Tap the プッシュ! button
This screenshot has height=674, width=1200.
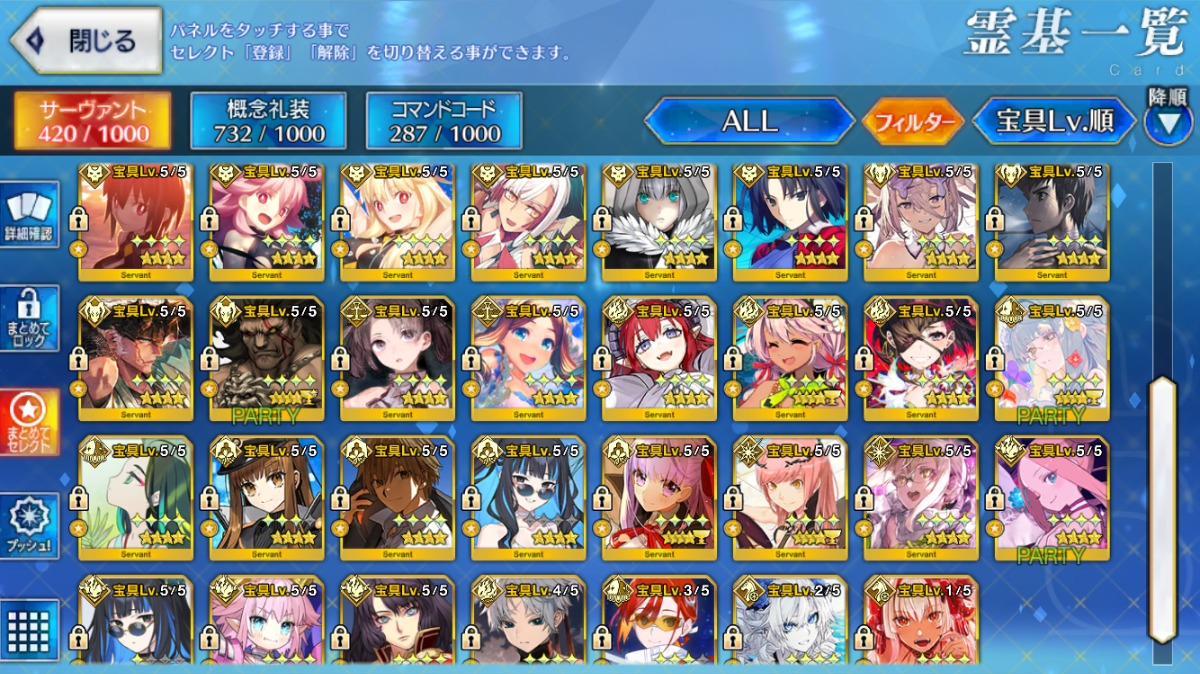point(29,525)
